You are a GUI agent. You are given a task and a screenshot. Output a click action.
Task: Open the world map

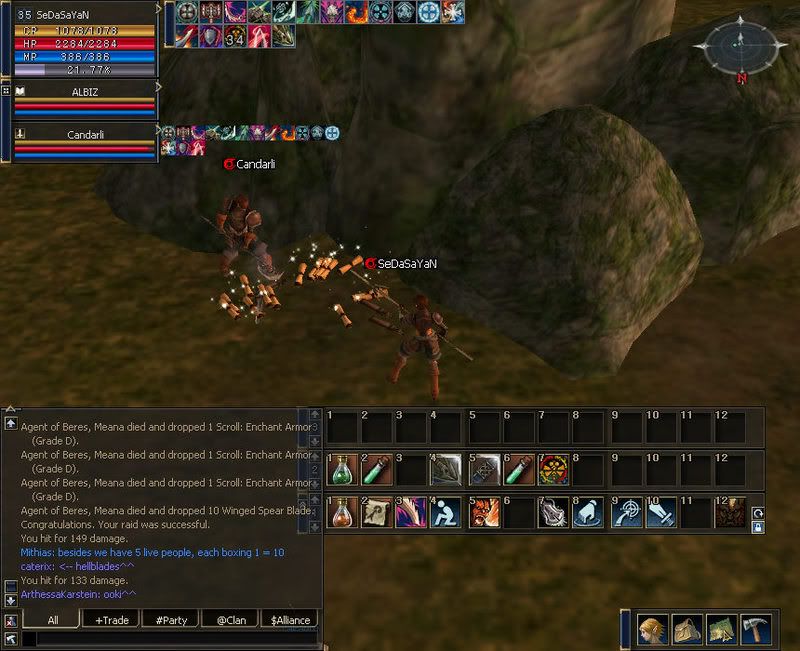pos(721,627)
